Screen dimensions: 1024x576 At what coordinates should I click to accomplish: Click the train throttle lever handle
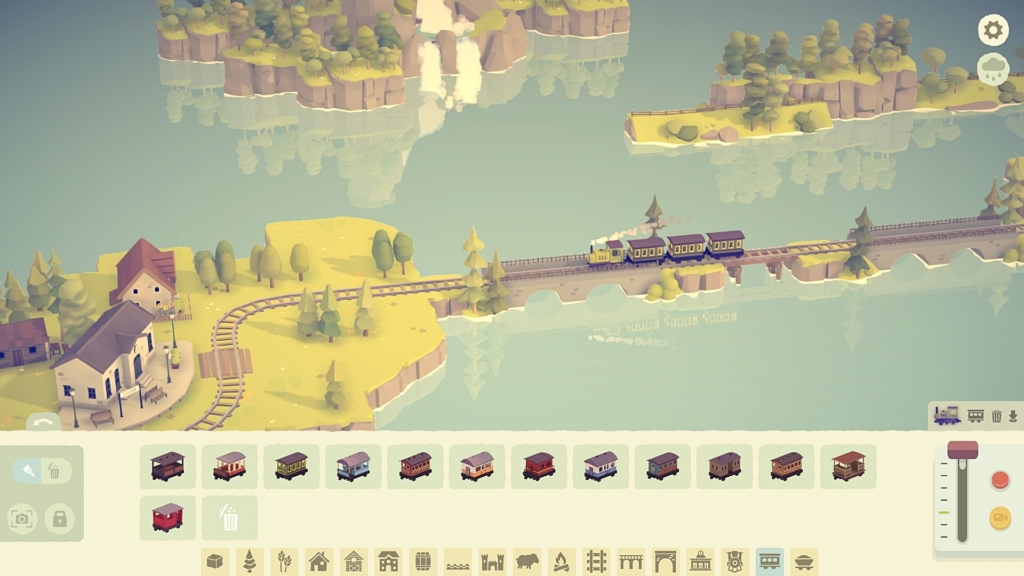(963, 451)
